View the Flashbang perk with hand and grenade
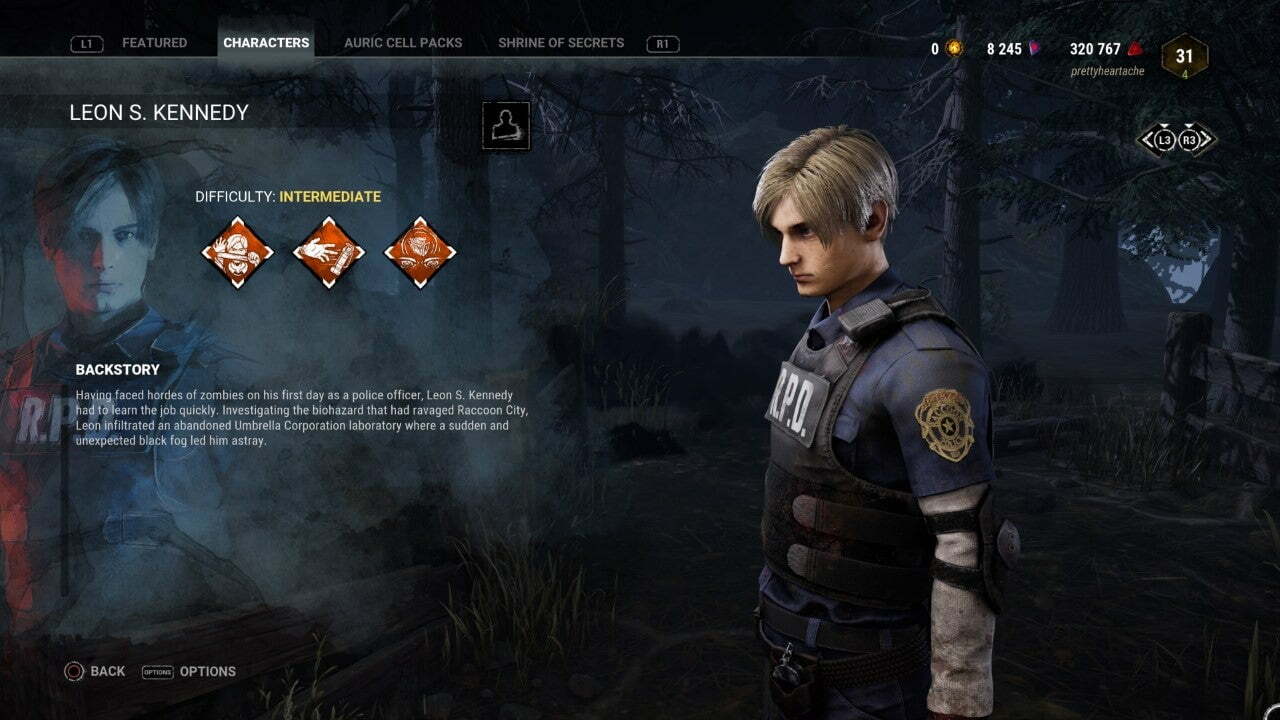This screenshot has height=720, width=1280. pos(328,252)
